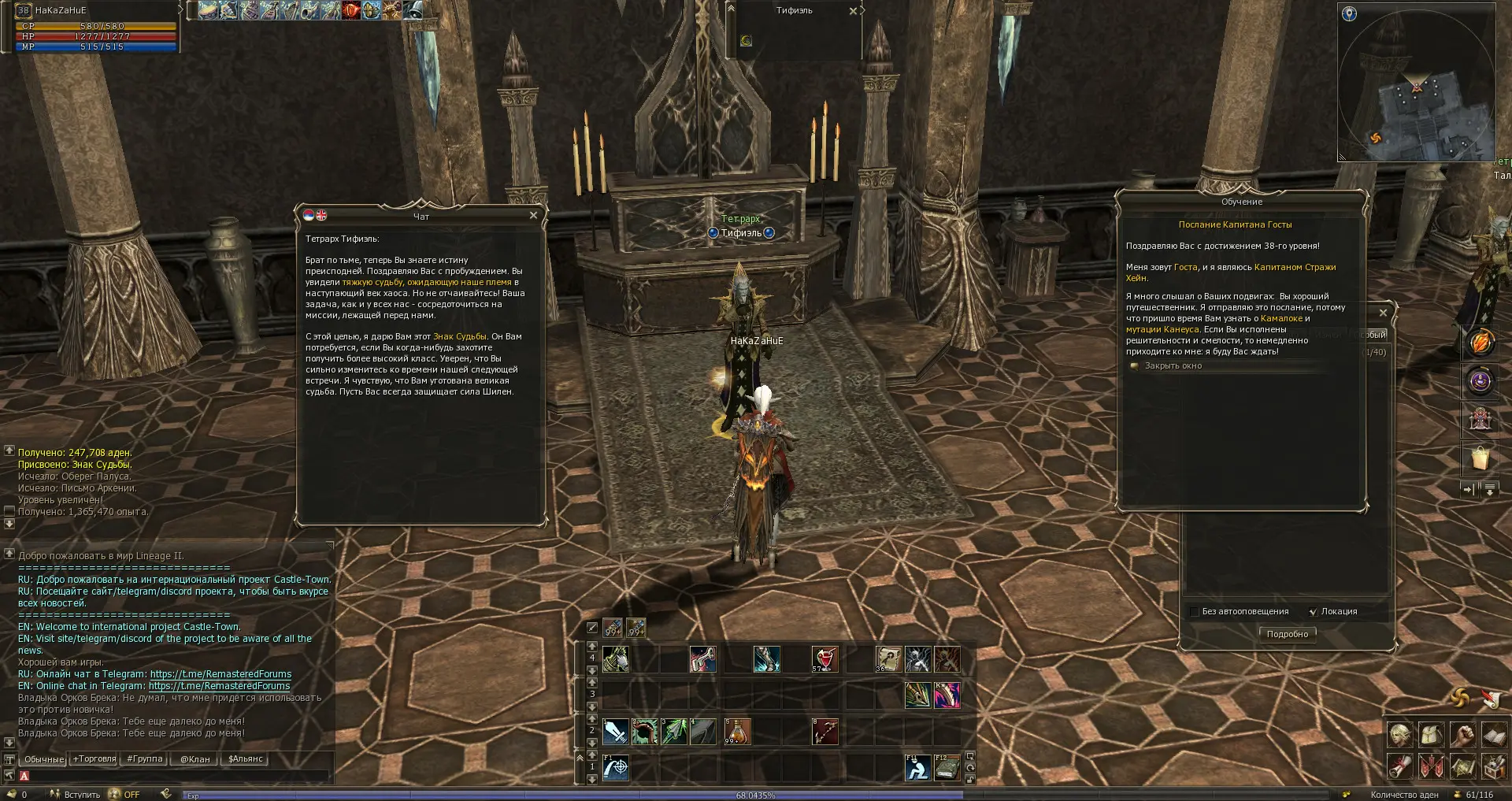Screen dimensions: 1512x801
Task: Toggle the Без автооповещения checkbox
Action: click(x=1195, y=612)
